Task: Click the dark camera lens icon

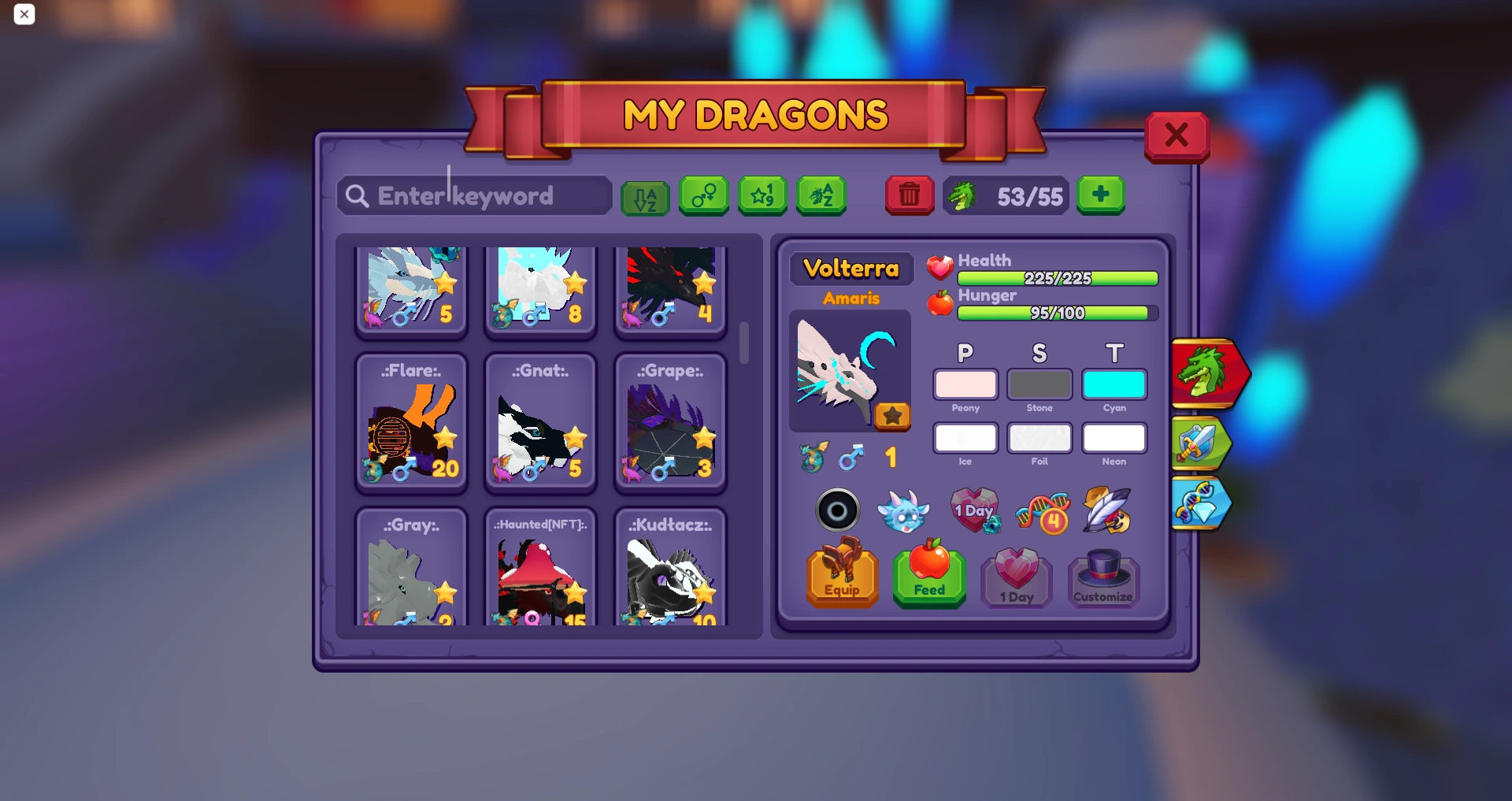Action: 838,510
